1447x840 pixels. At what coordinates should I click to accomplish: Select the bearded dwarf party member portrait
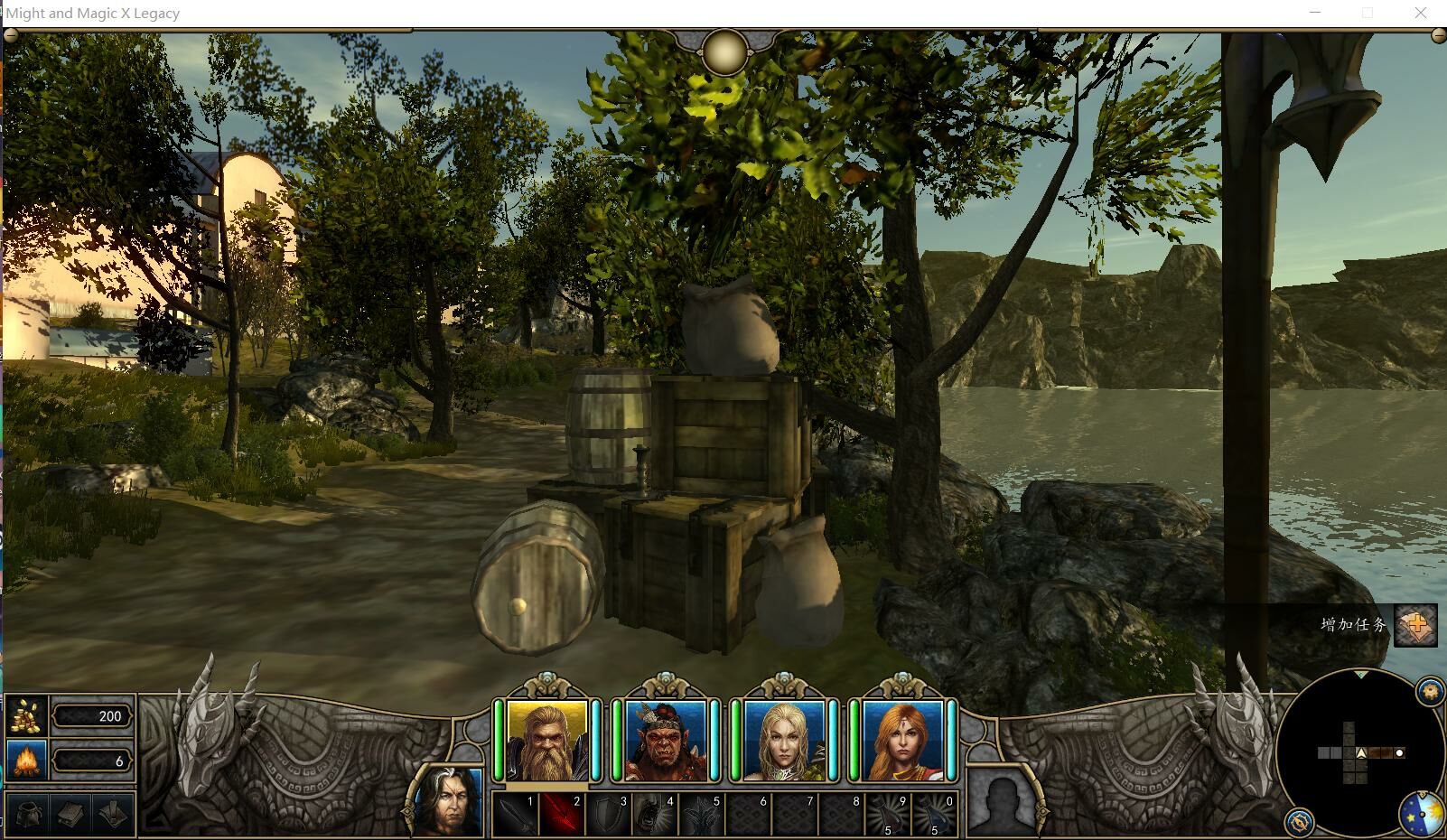click(547, 740)
